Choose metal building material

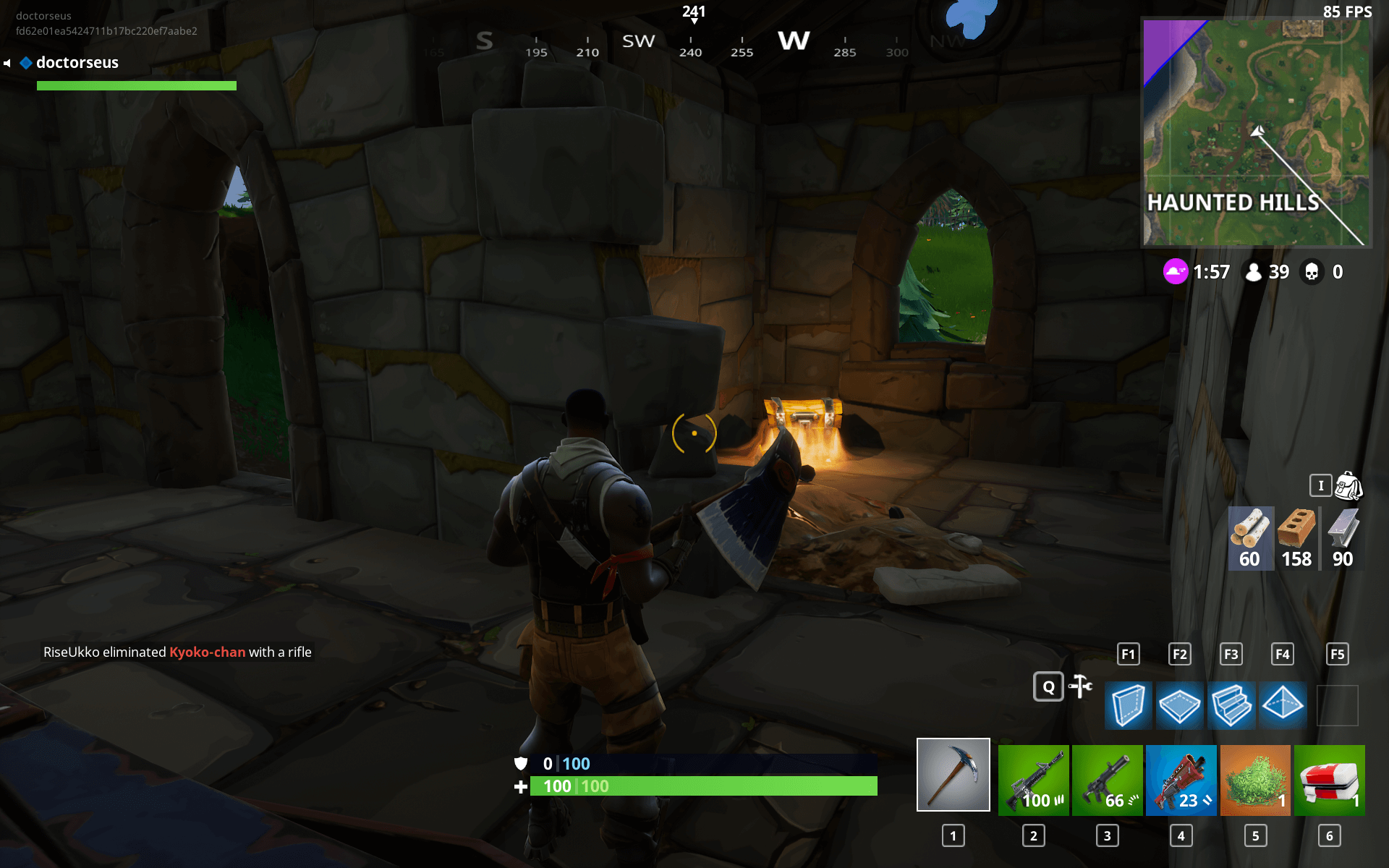(x=1343, y=538)
